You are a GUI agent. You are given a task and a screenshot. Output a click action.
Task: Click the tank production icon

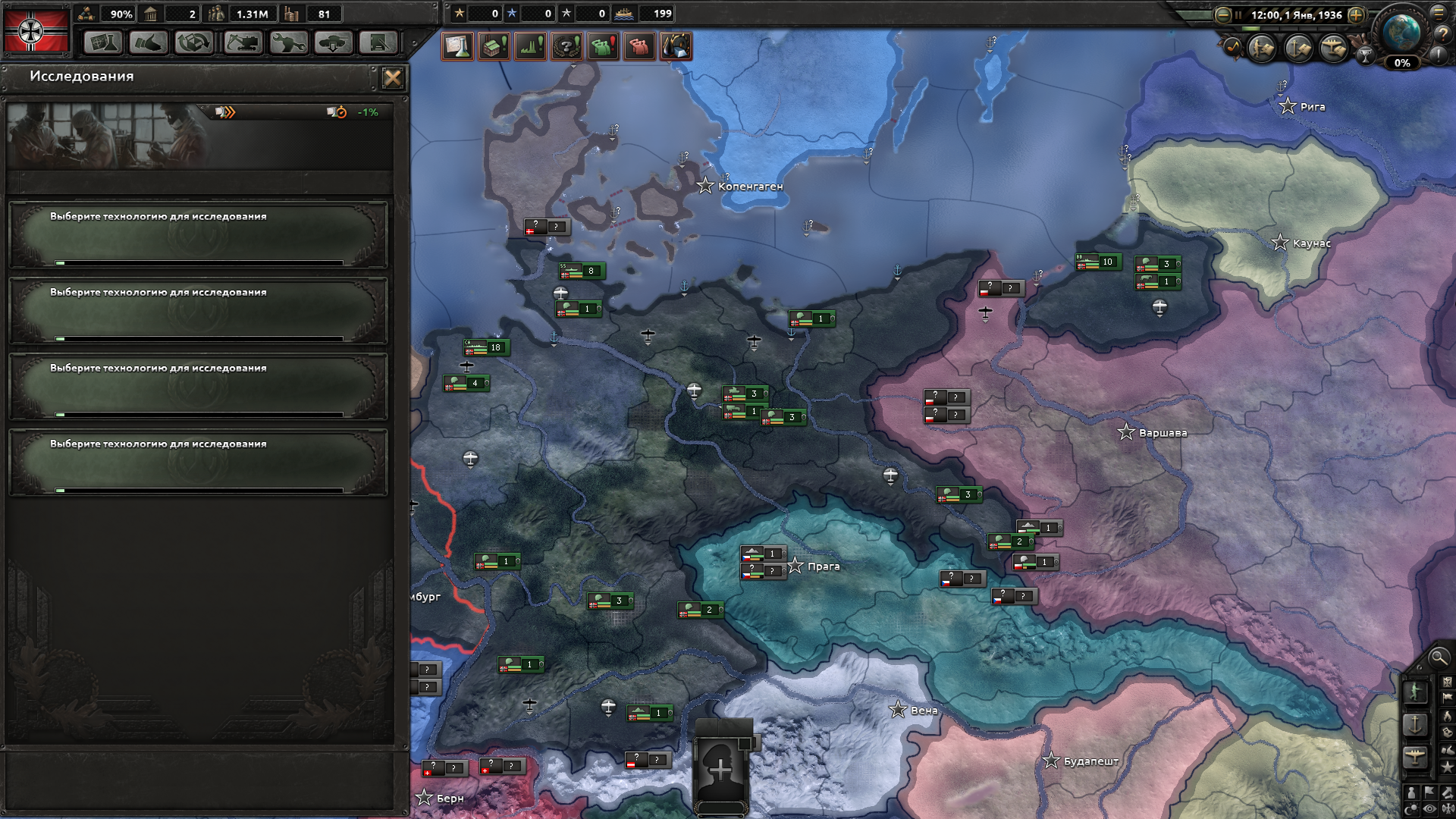(x=333, y=44)
